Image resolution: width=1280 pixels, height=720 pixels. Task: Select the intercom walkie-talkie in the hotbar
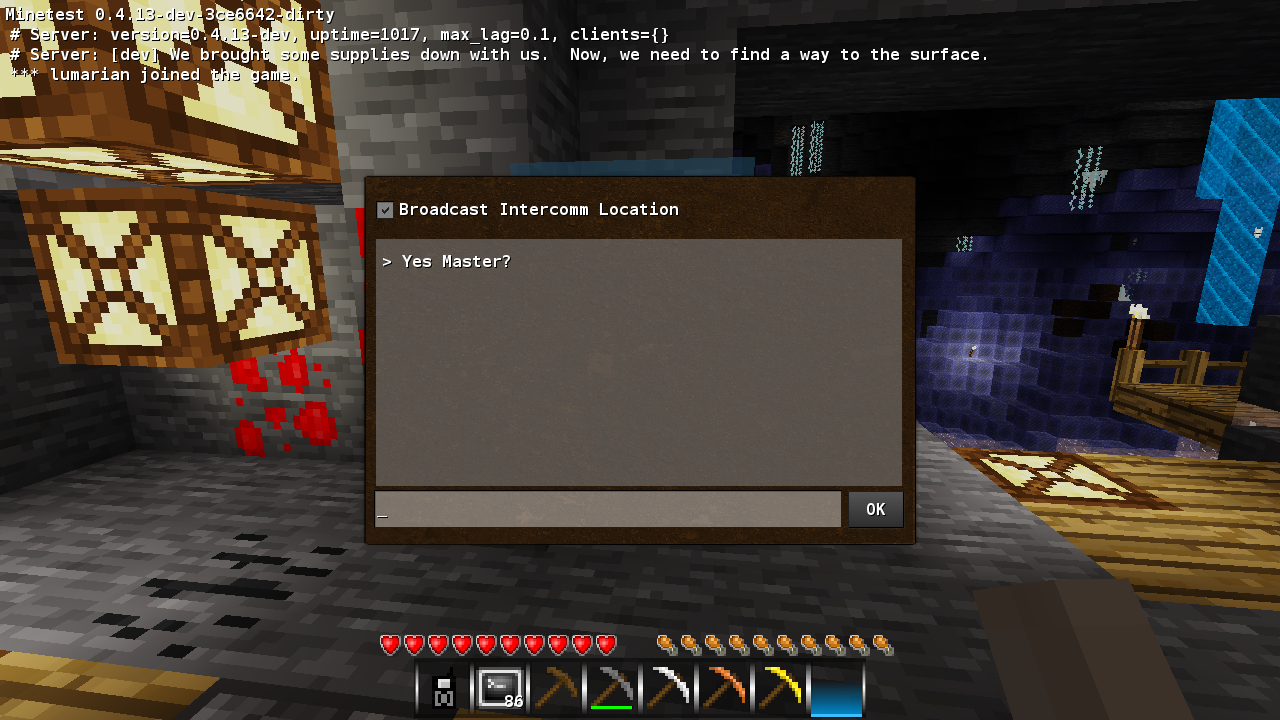coord(442,688)
